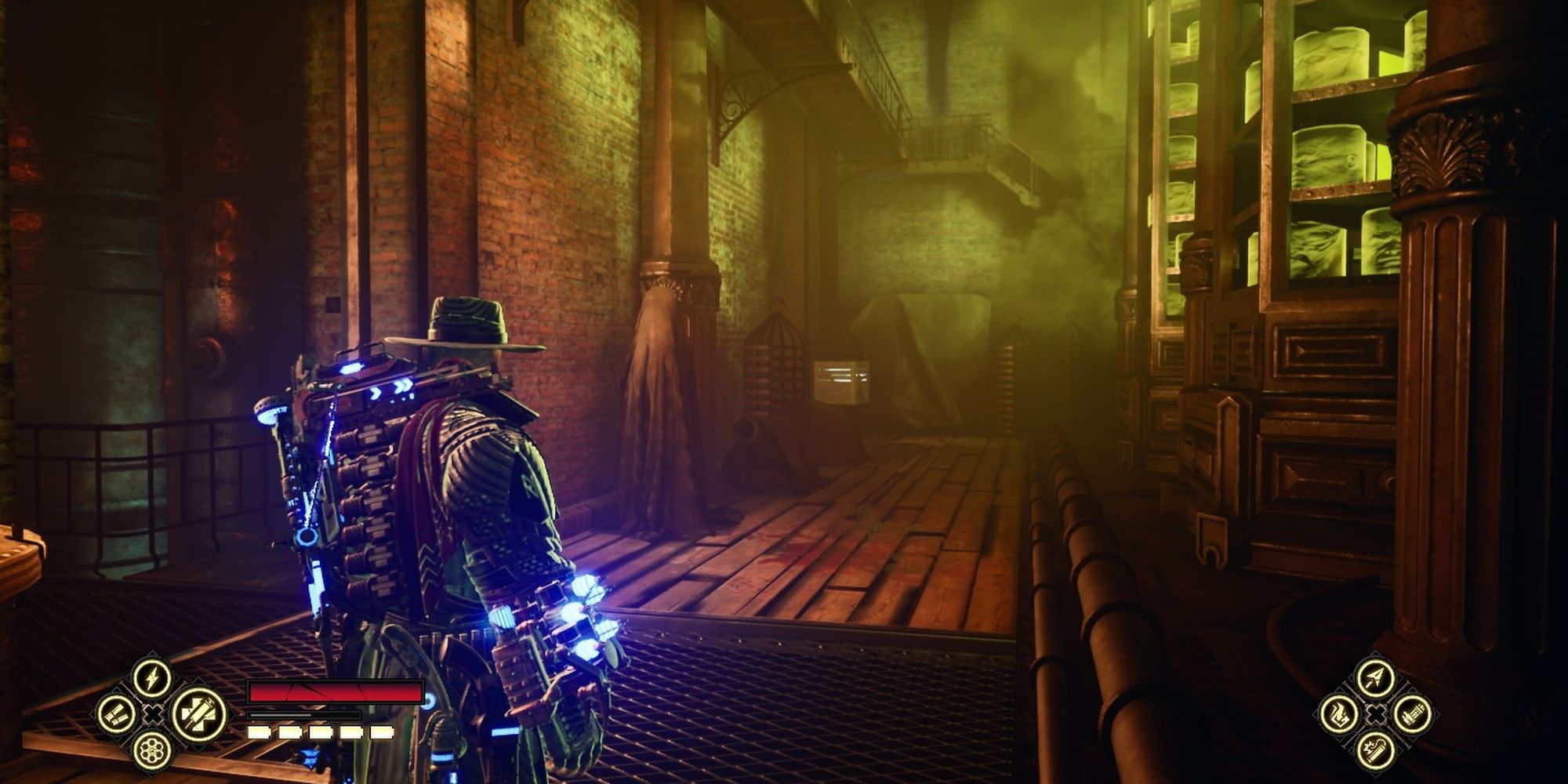Viewport: 1568px width, 784px height.
Task: Choose the crossbow bolt weapon icon
Action: point(1375,678)
